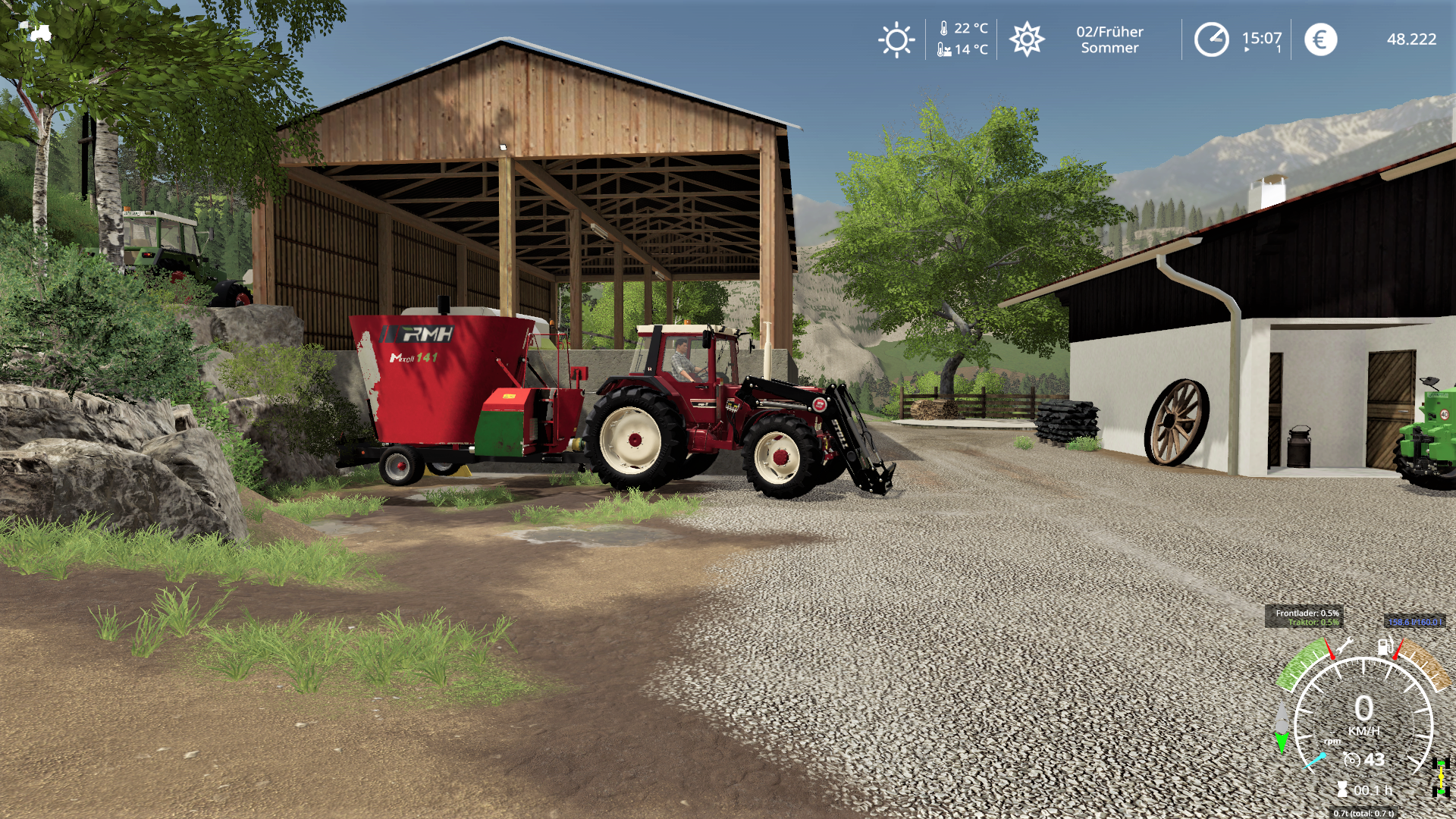Toggle the drivetrain axle differential icon
The width and height of the screenshot is (1456, 819).
tap(1441, 779)
